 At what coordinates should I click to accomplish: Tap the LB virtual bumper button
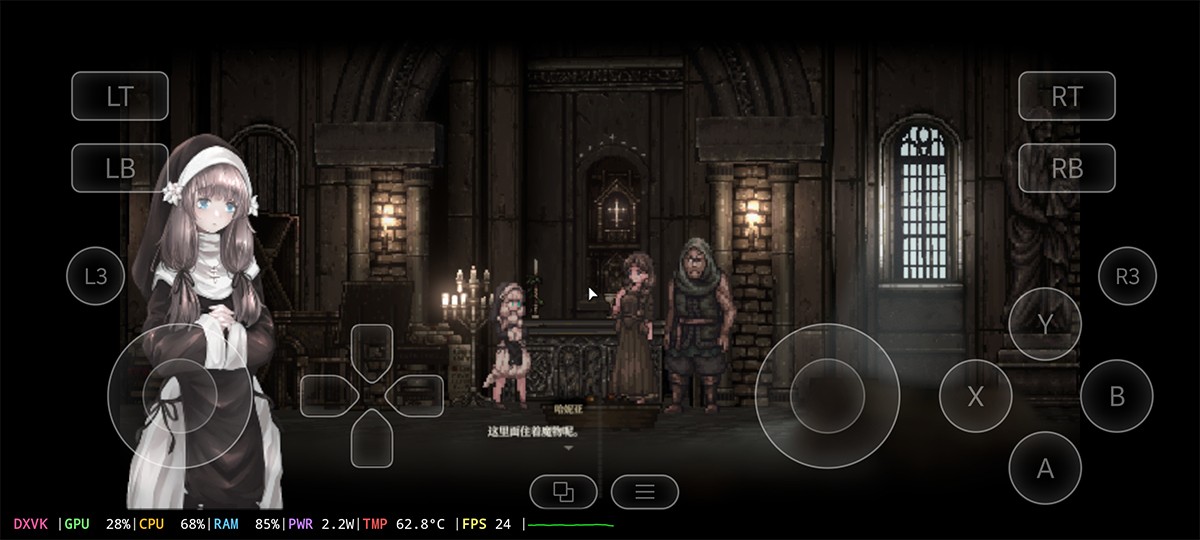pyautogui.click(x=120, y=168)
